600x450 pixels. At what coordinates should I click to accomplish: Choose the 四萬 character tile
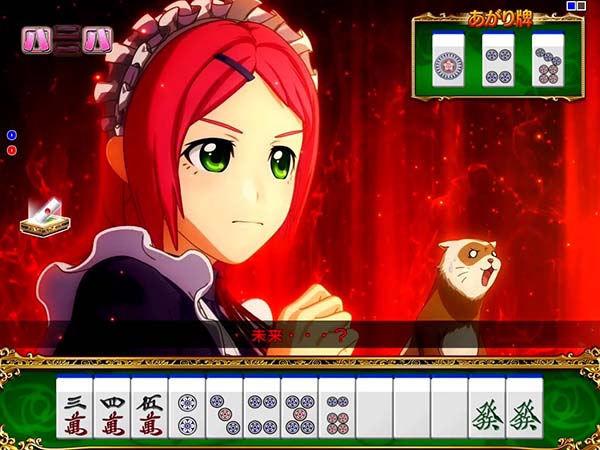click(x=112, y=409)
